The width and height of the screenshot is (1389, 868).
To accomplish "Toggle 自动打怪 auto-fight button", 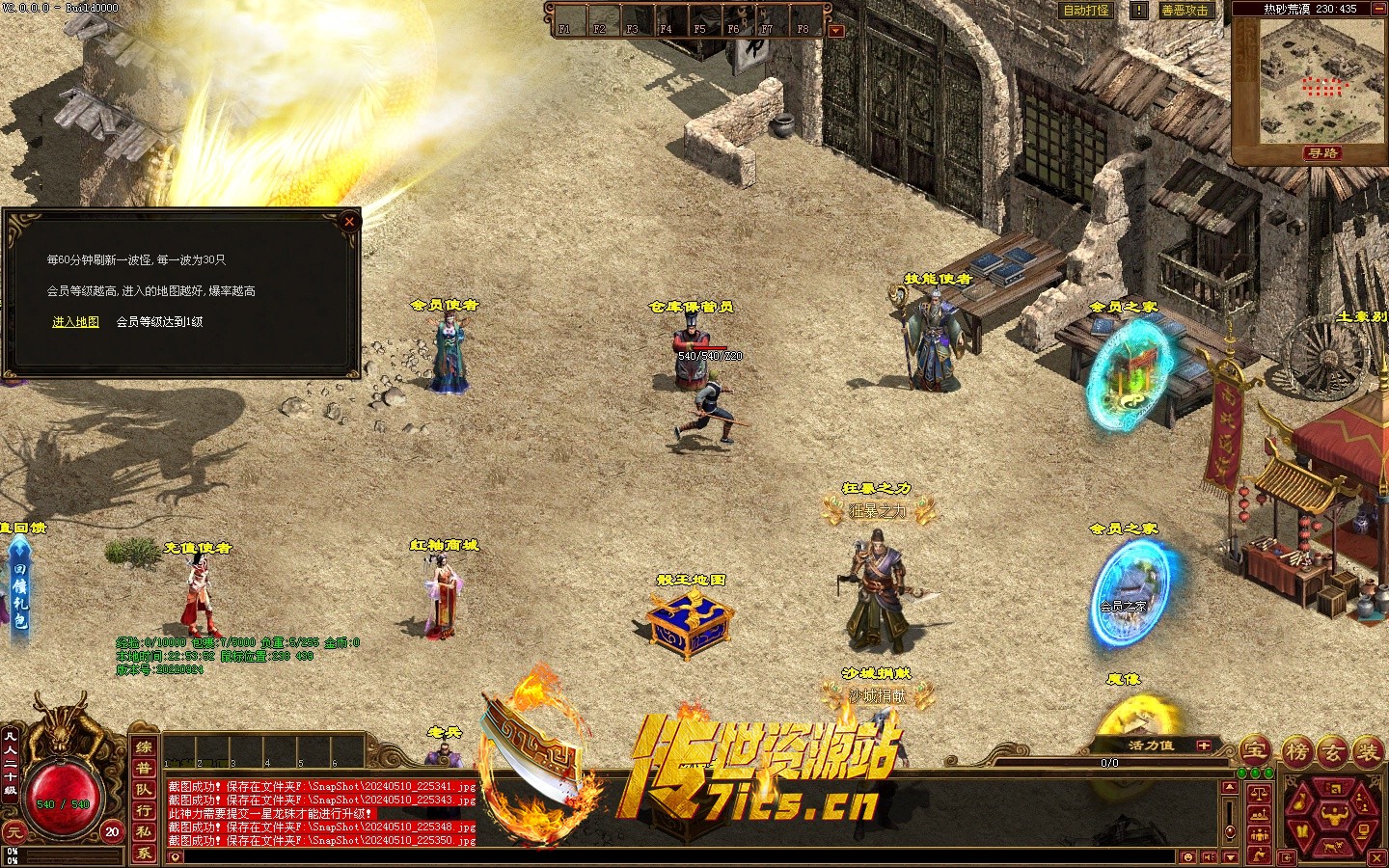I will coord(1085,11).
